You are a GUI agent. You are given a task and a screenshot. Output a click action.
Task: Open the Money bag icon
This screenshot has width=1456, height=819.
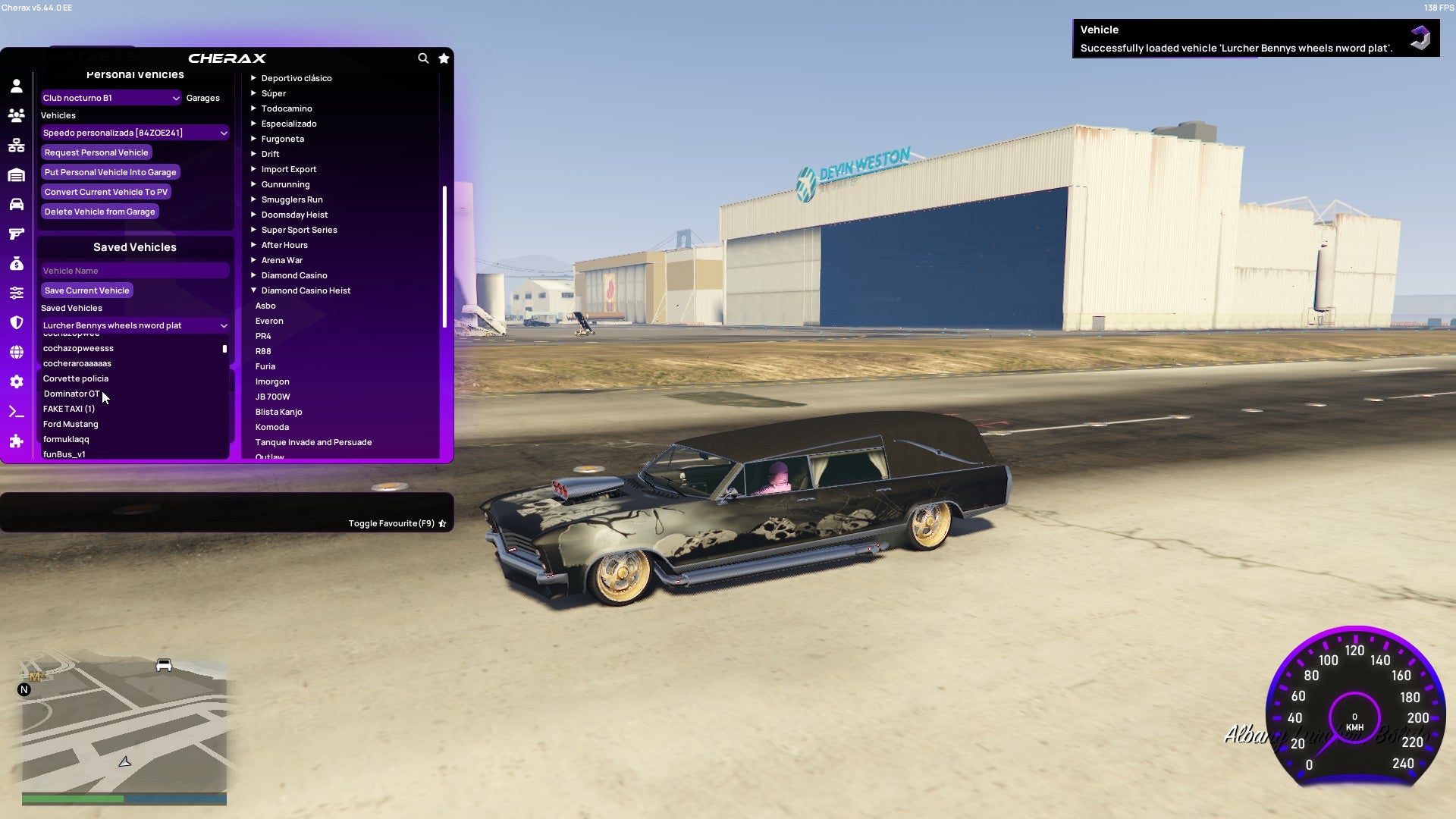[16, 263]
